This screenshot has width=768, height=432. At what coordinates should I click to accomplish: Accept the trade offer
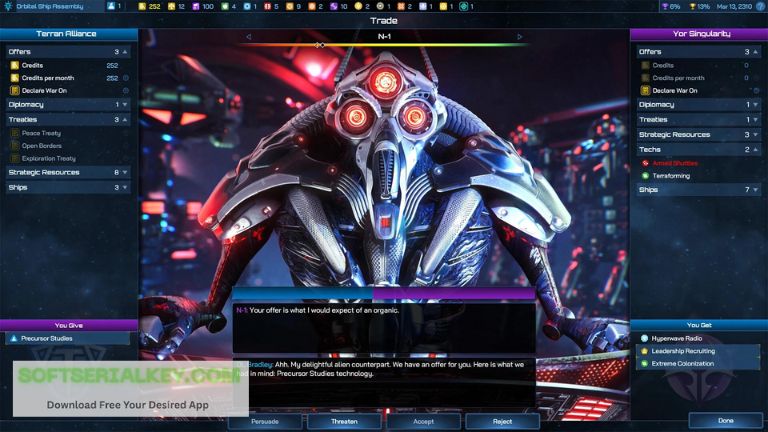coord(423,421)
